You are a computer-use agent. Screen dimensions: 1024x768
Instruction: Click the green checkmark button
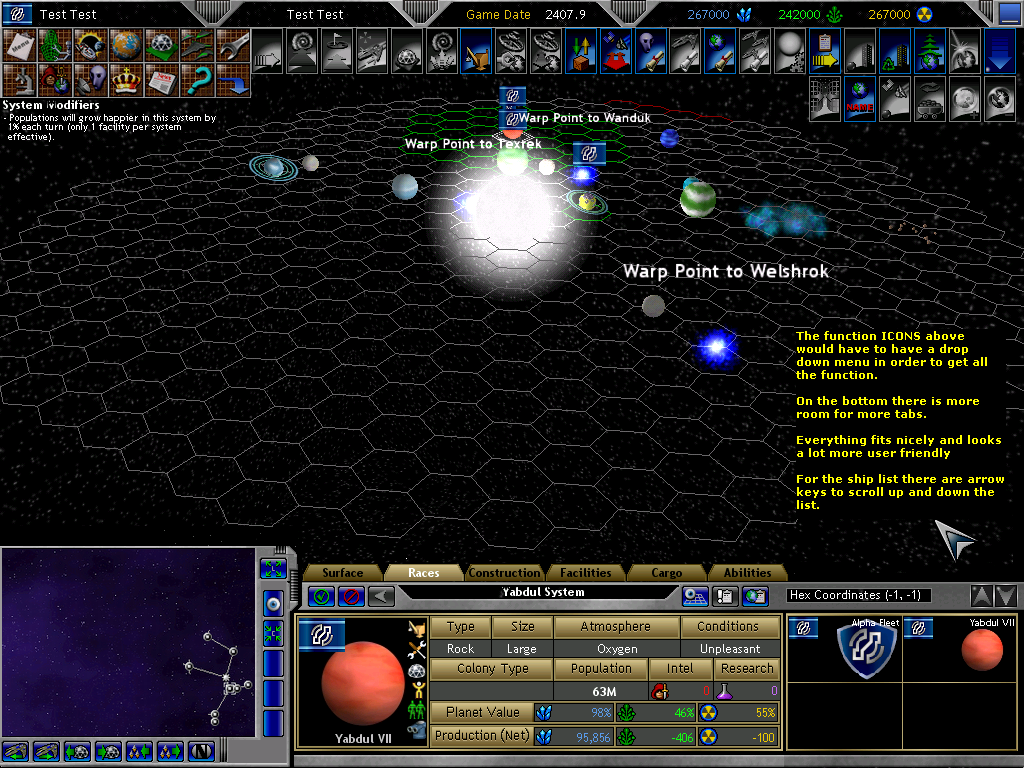[x=322, y=596]
